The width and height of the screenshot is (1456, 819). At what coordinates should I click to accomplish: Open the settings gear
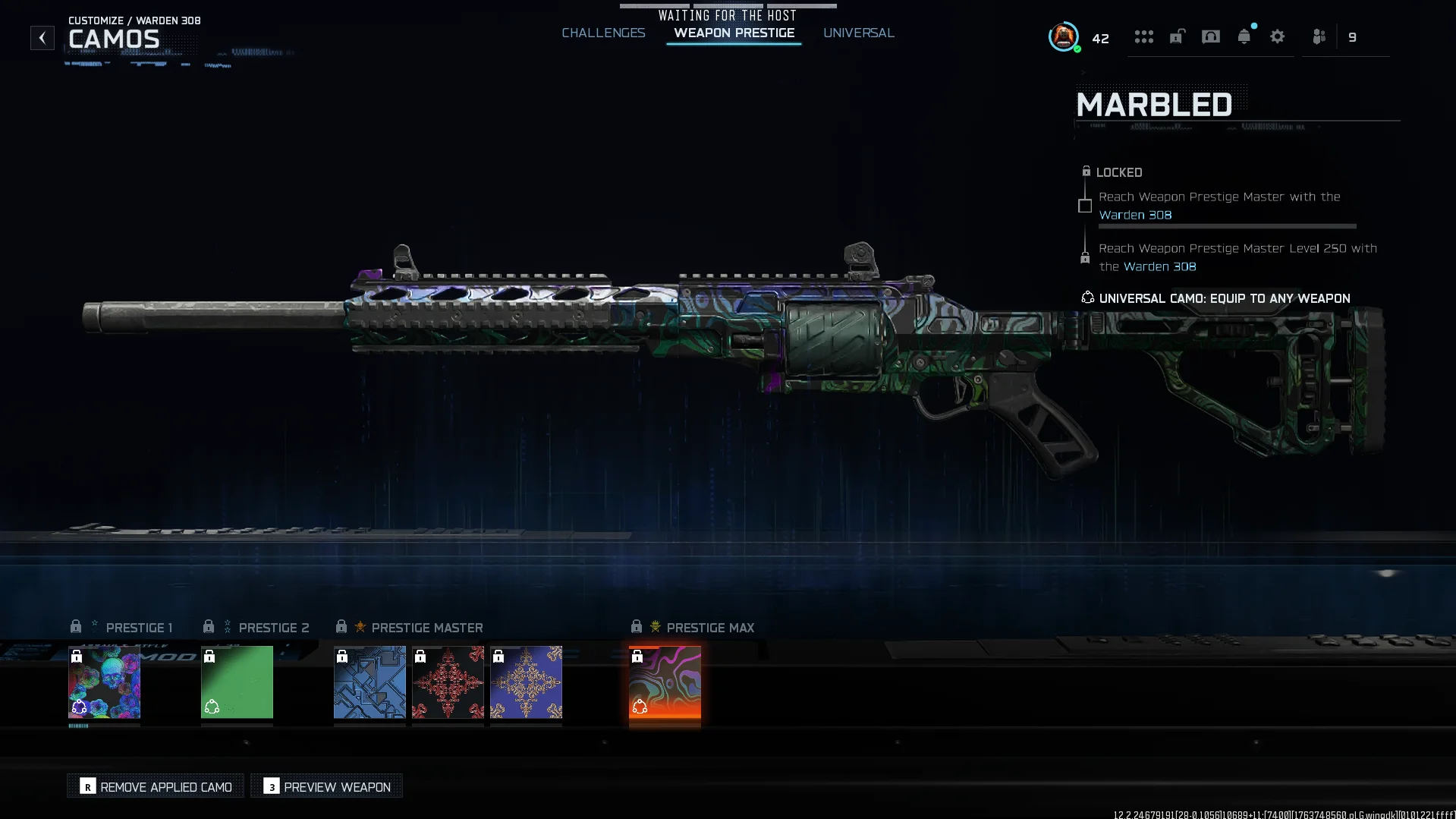coord(1277,36)
